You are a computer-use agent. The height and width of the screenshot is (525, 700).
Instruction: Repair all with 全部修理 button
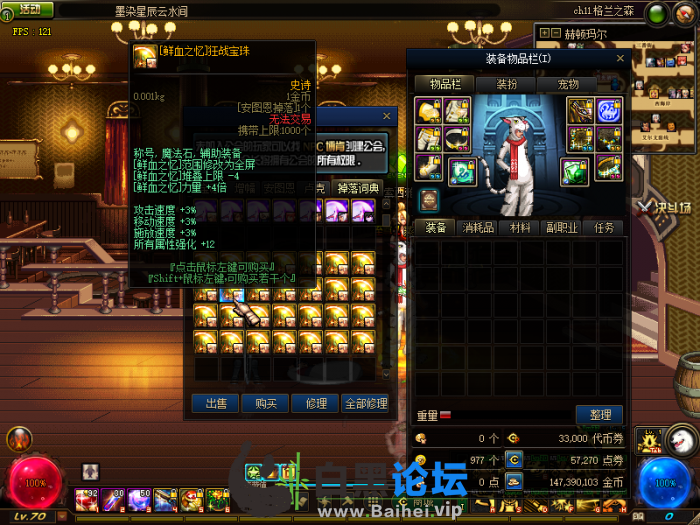pyautogui.click(x=366, y=404)
